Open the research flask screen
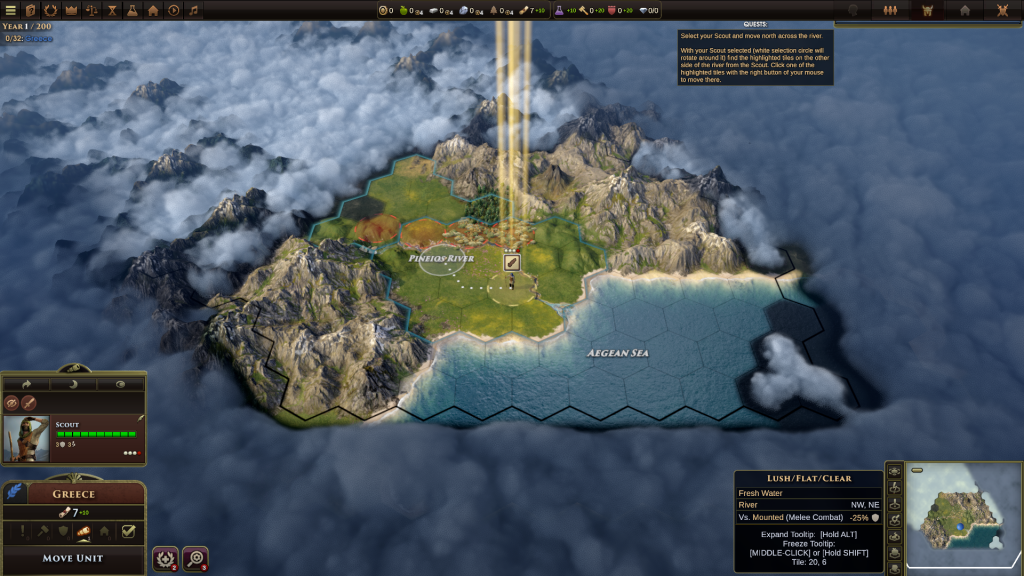Screen dimensions: 1024x576 [132, 10]
